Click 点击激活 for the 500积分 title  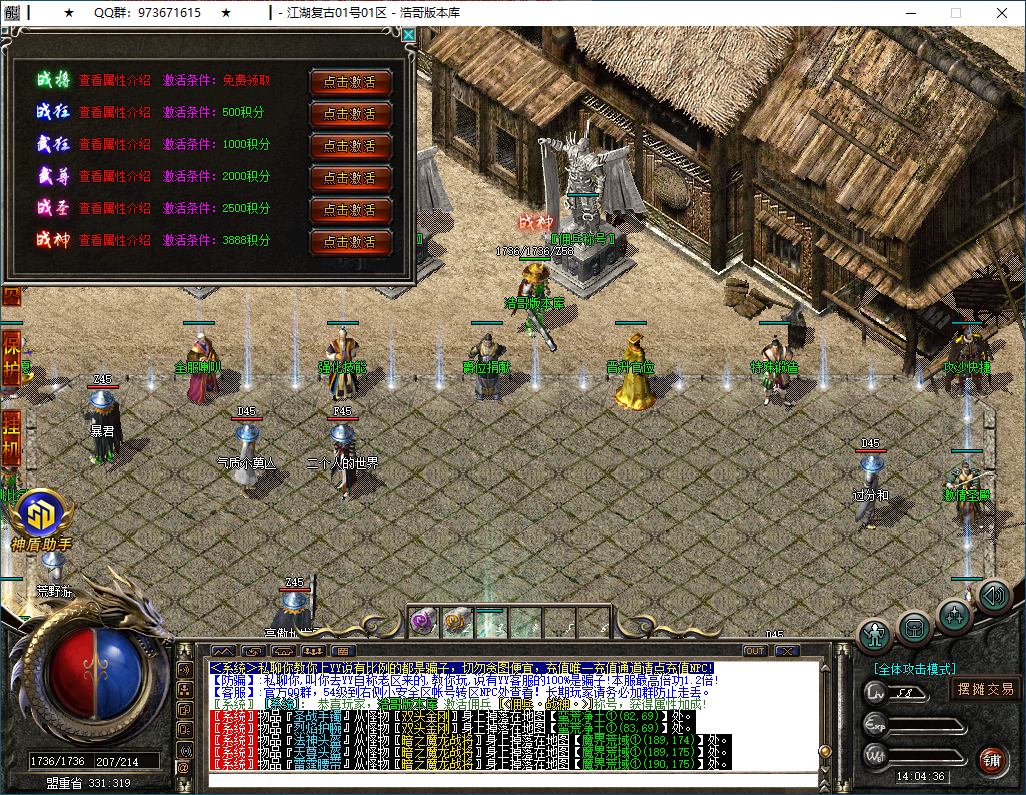350,114
